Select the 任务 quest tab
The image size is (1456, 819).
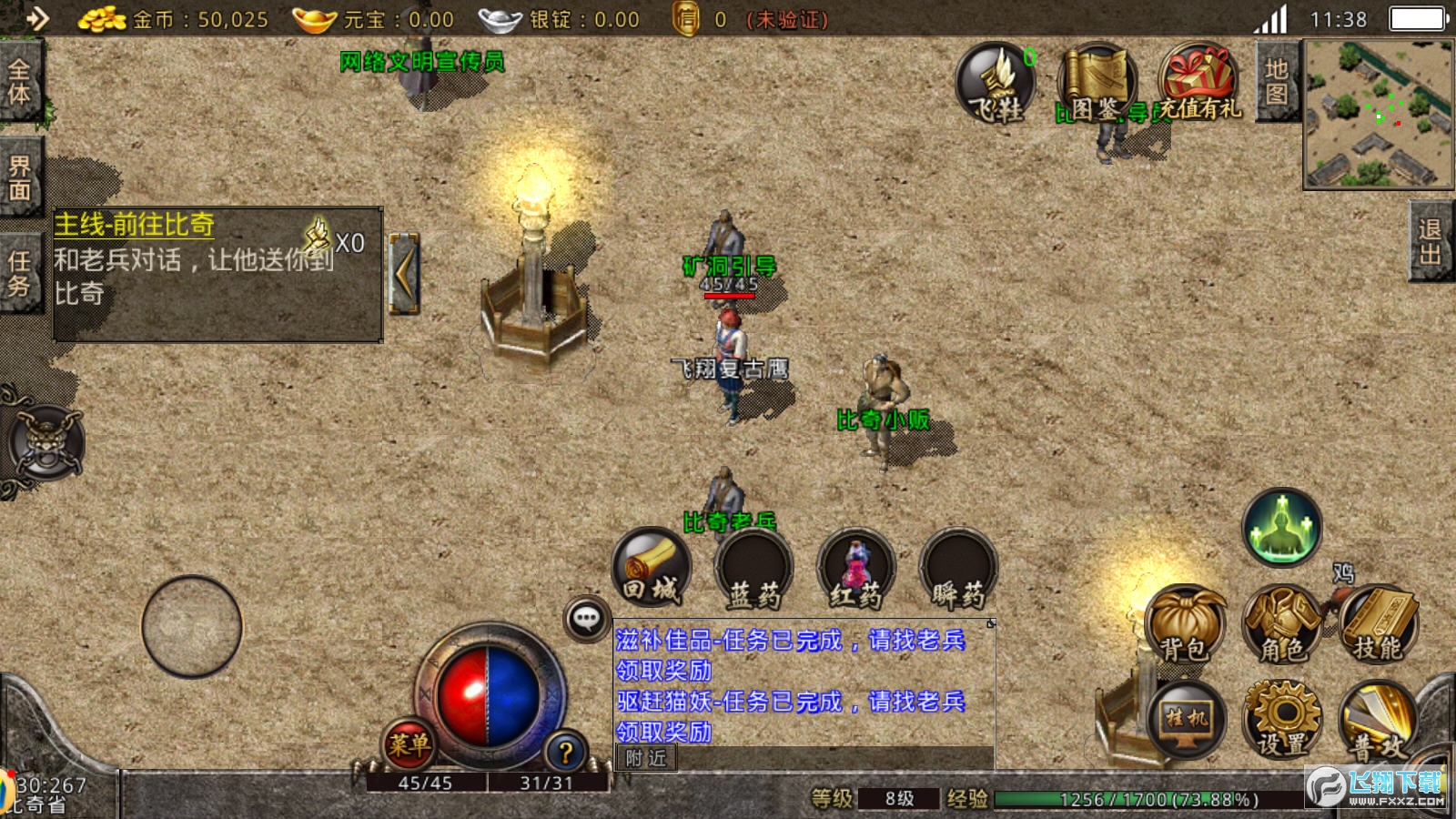pyautogui.click(x=19, y=273)
